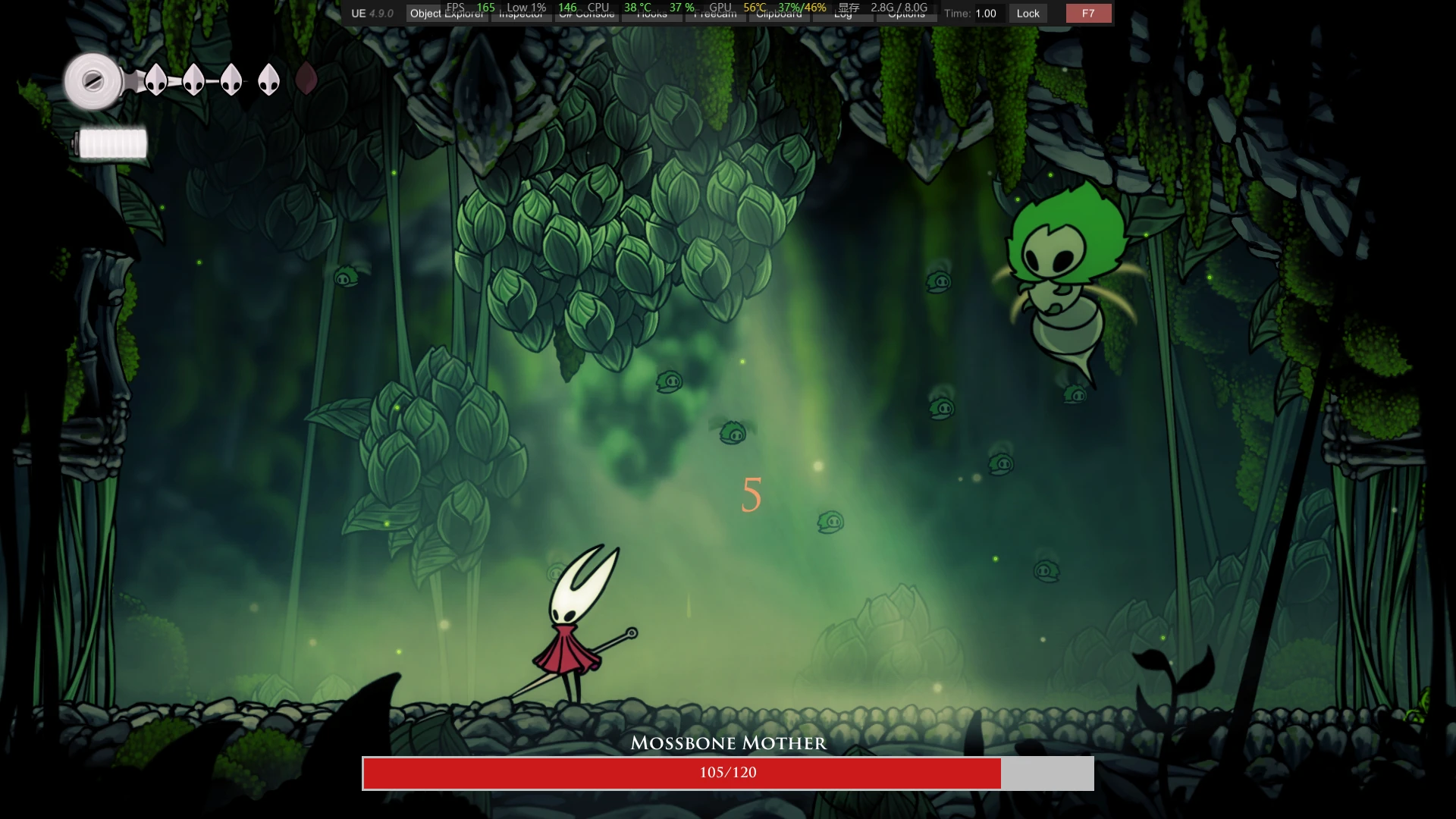This screenshot has height=819, width=1456.
Task: Toggle the Freecam mode
Action: (x=716, y=13)
